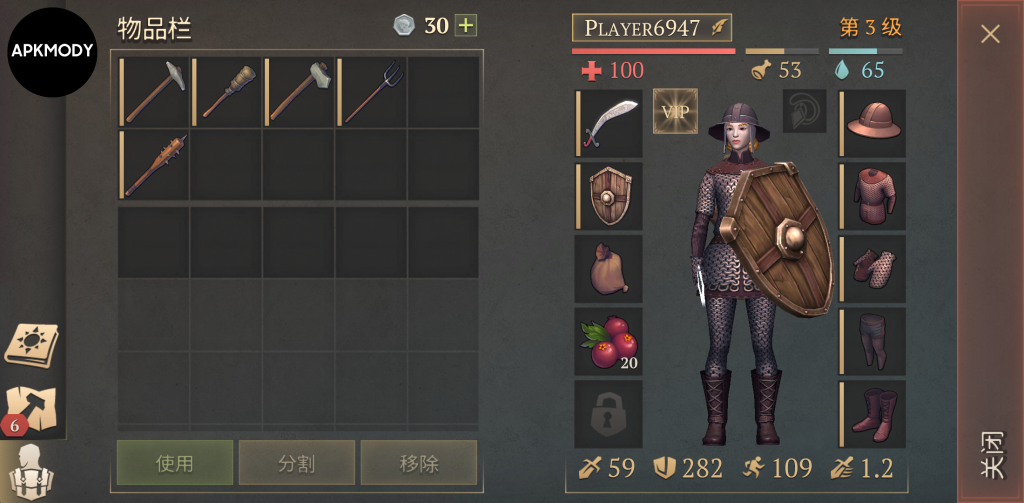Select the equipped wooden shield slot
The height and width of the screenshot is (503, 1024).
609,197
